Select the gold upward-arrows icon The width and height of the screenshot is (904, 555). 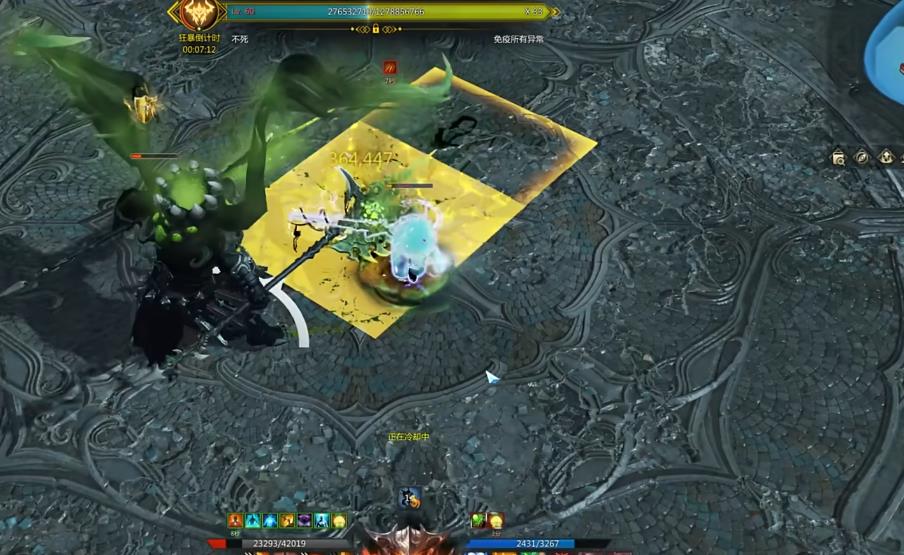(x=886, y=157)
